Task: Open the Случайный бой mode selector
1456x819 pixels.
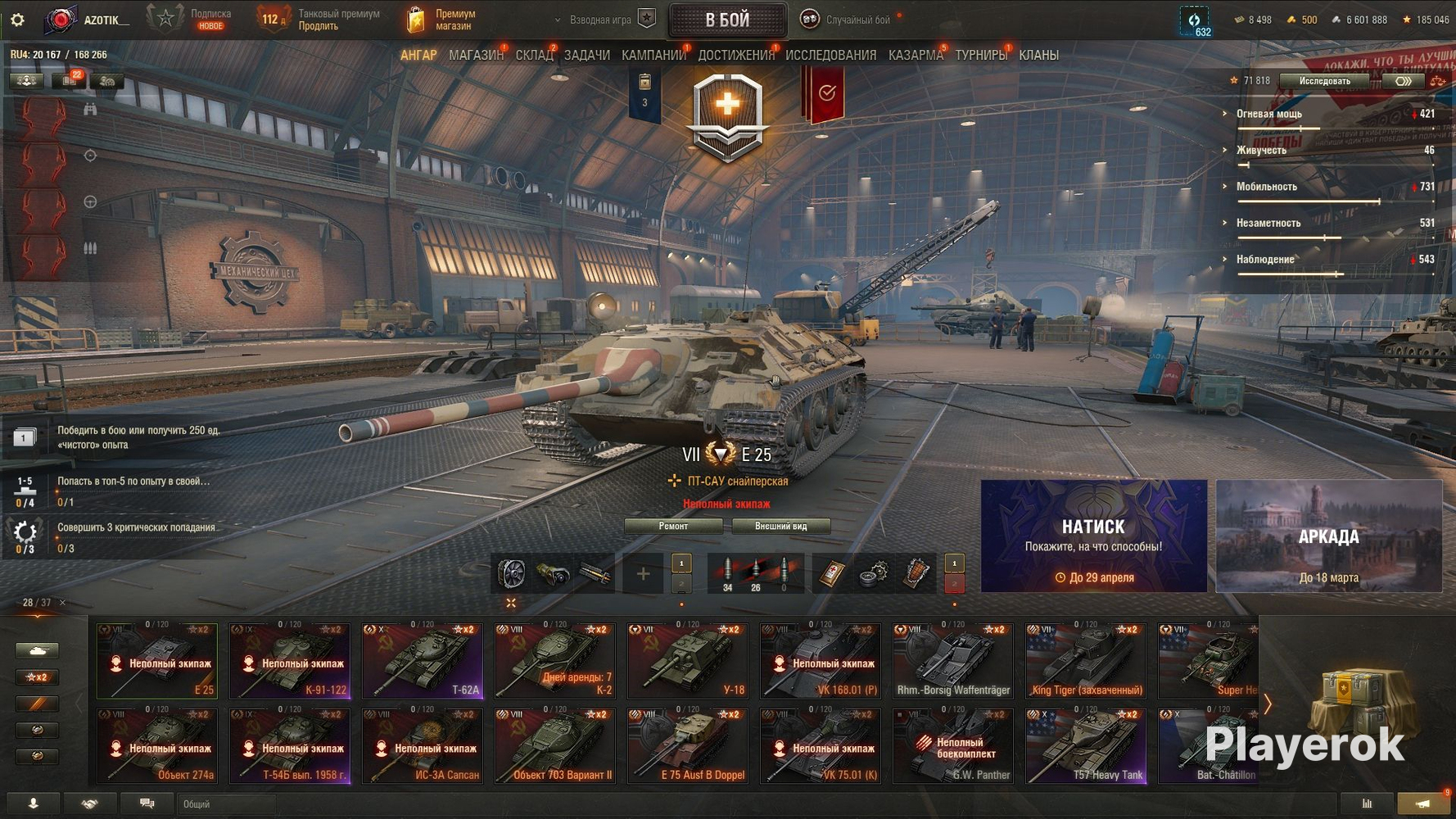Action: pyautogui.click(x=857, y=20)
